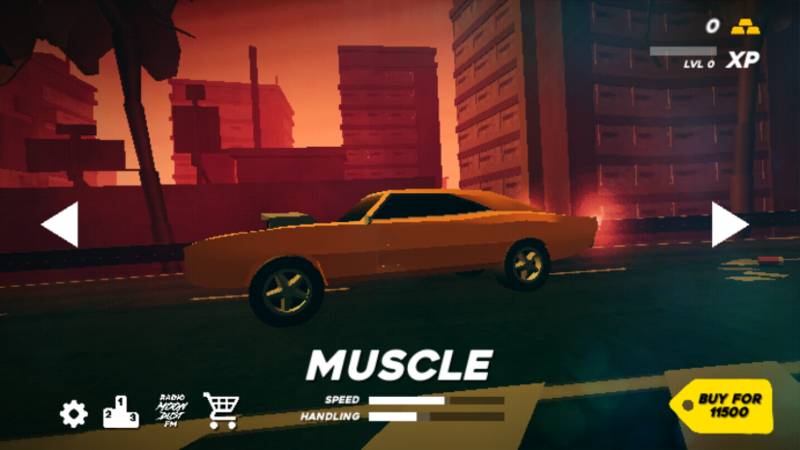Image resolution: width=800 pixels, height=450 pixels.
Task: Open the radio station selector
Action: coord(172,410)
